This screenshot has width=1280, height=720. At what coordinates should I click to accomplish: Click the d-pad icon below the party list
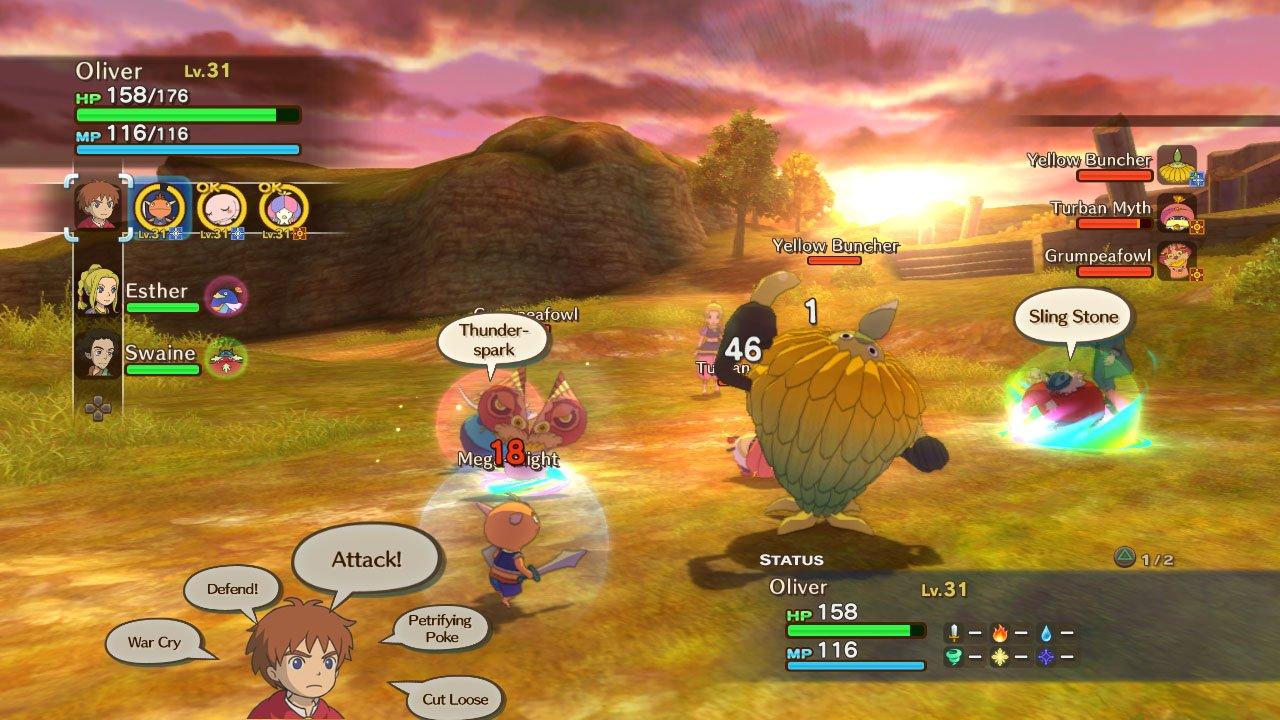point(98,408)
